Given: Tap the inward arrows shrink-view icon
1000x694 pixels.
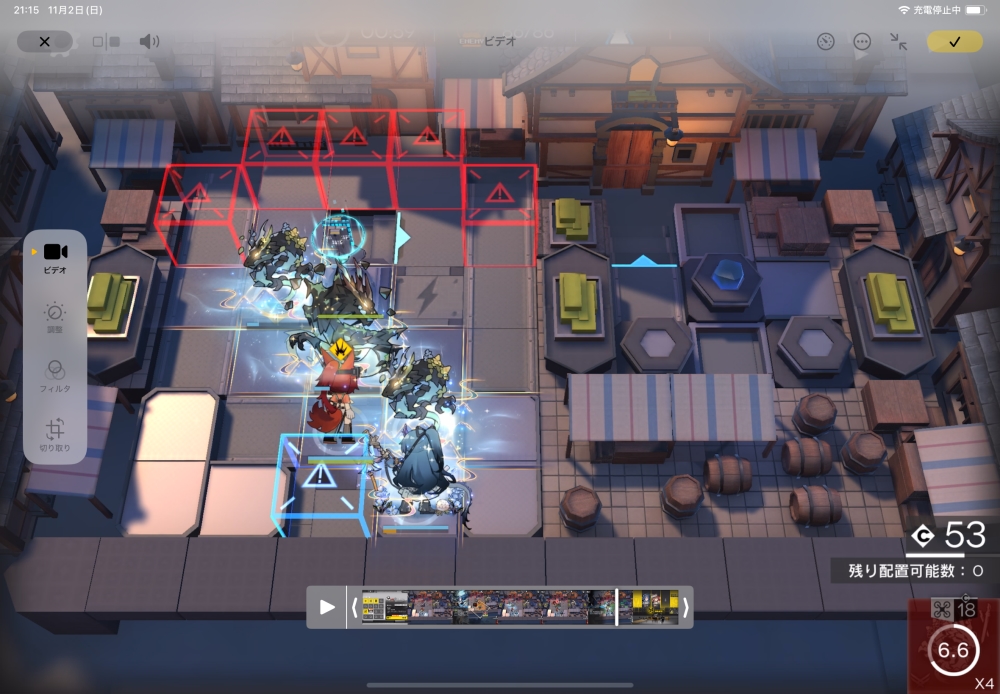Looking at the screenshot, I should [898, 42].
